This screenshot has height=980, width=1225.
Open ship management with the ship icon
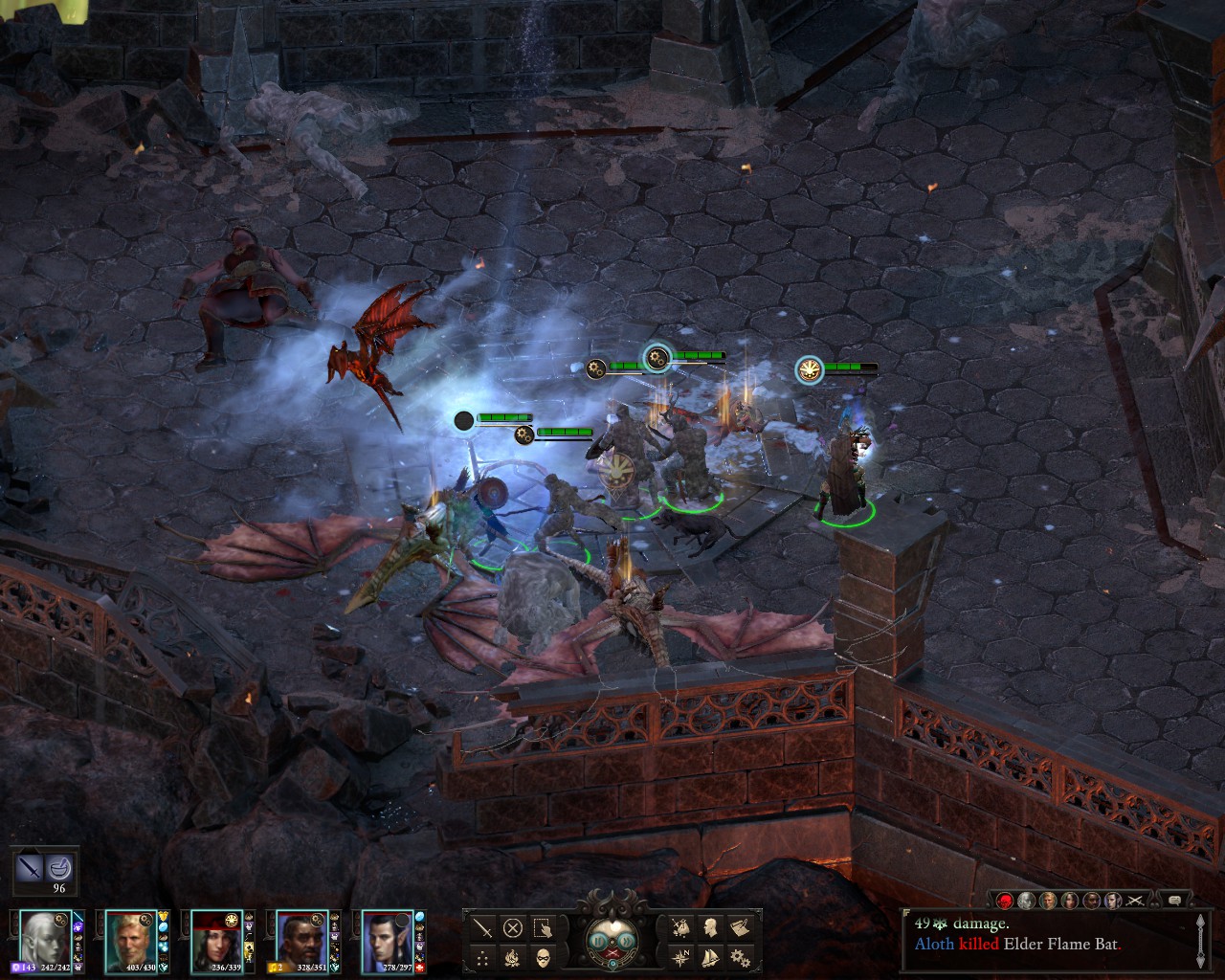pyautogui.click(x=712, y=957)
